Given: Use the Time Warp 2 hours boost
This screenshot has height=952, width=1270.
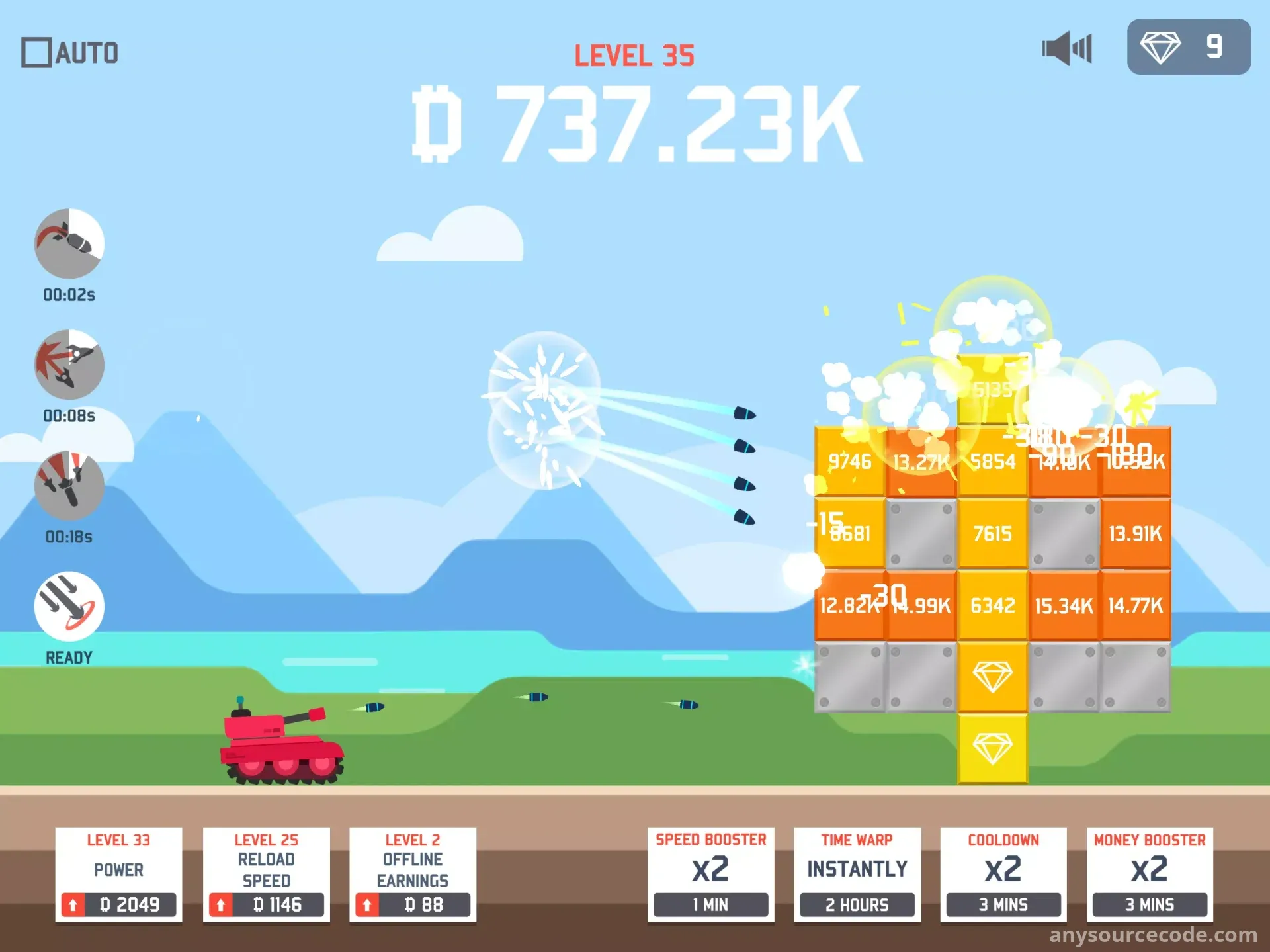Looking at the screenshot, I should (x=857, y=875).
